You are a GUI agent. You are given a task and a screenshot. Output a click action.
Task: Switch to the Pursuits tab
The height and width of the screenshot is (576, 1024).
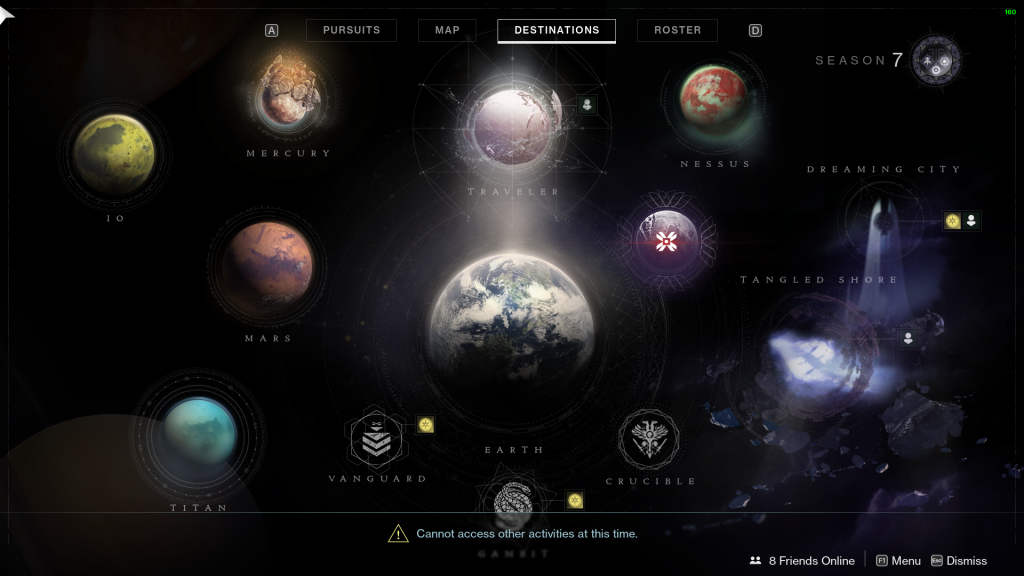click(351, 30)
